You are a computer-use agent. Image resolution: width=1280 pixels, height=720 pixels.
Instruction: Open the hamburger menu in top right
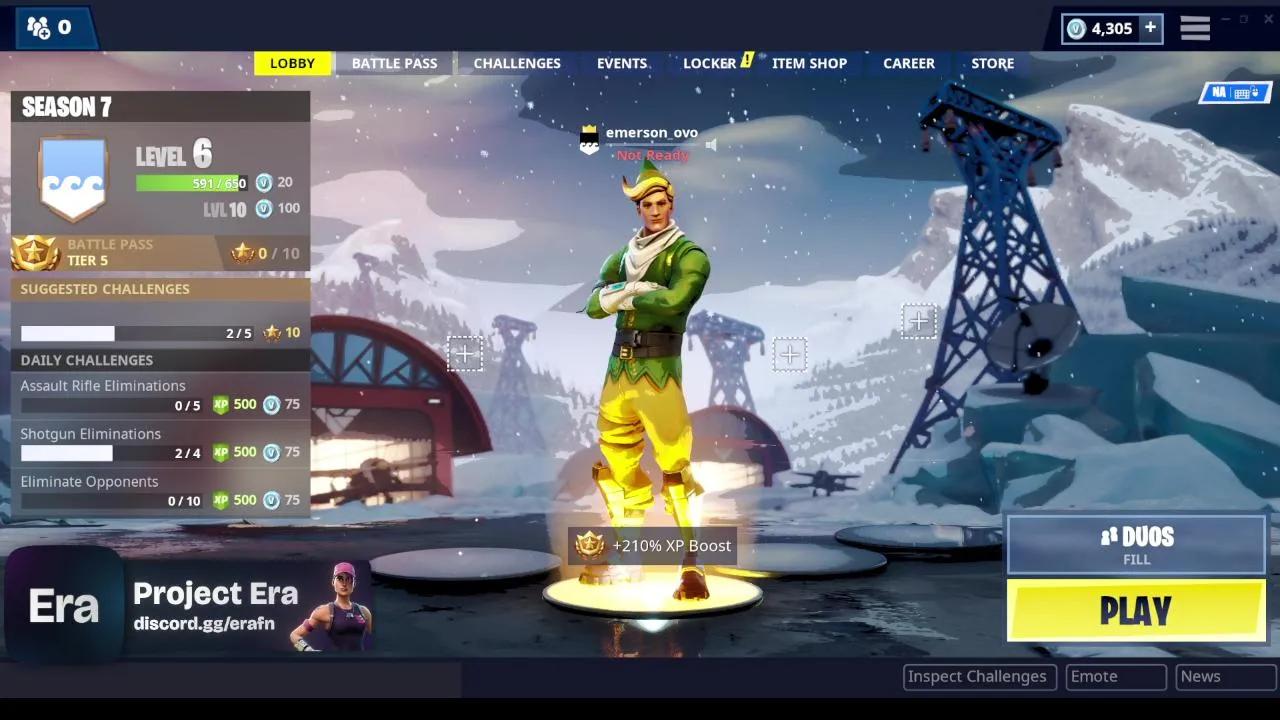[x=1194, y=28]
